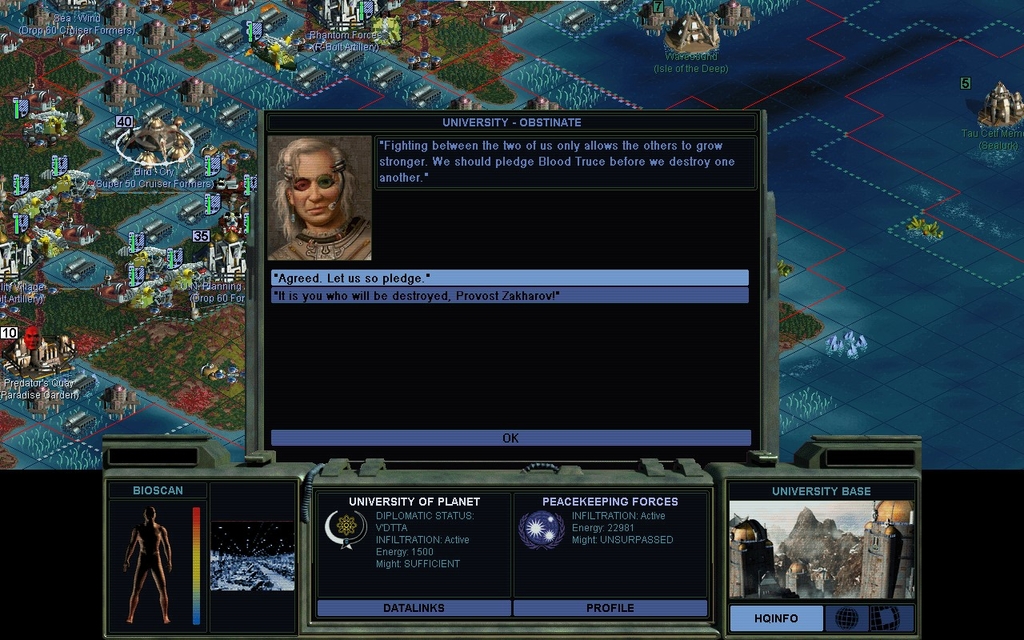Select the "It is you who will be destroyed" reply
The height and width of the screenshot is (640, 1024).
coord(509,295)
